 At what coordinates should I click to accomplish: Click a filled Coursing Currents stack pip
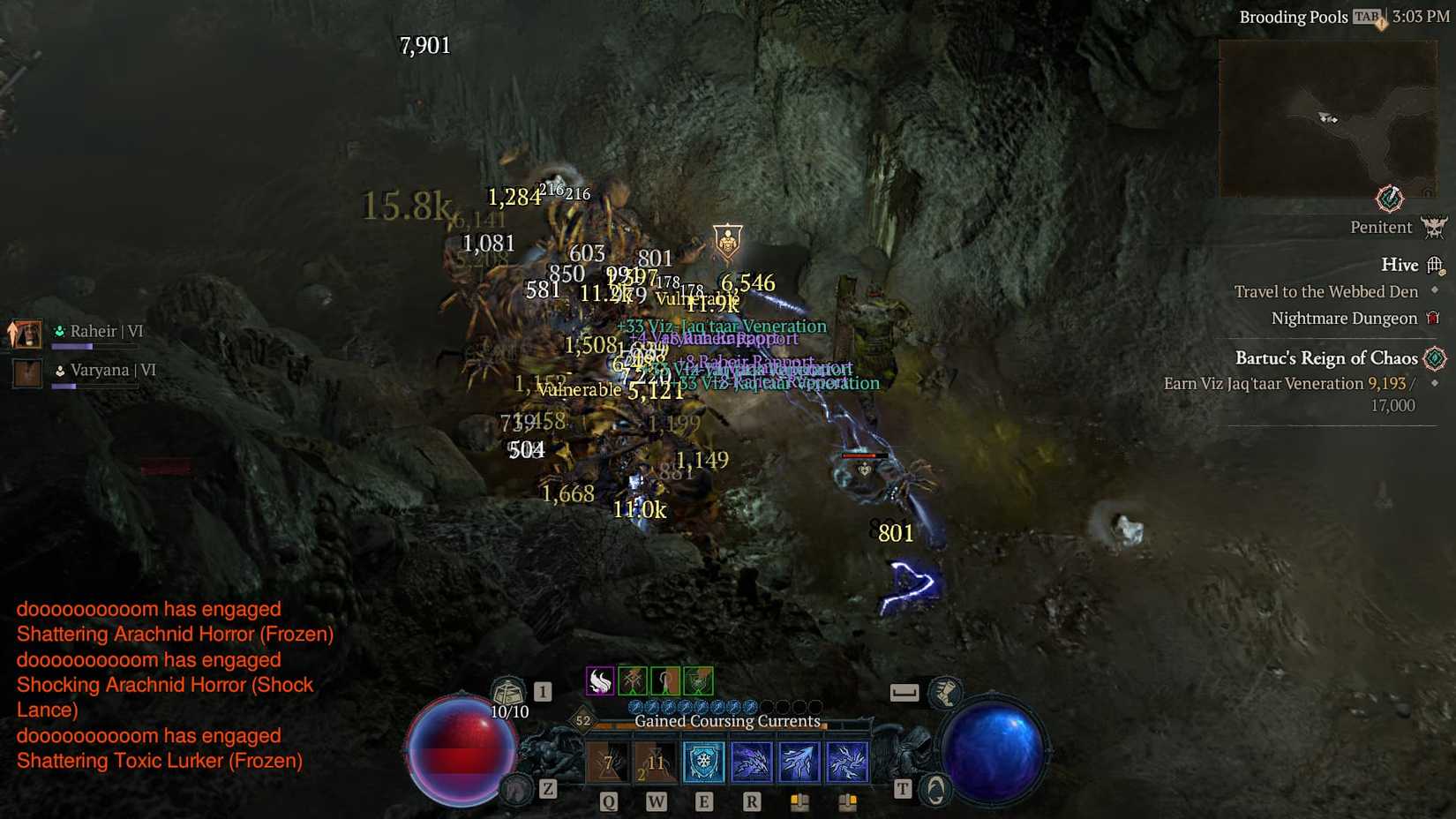click(636, 707)
